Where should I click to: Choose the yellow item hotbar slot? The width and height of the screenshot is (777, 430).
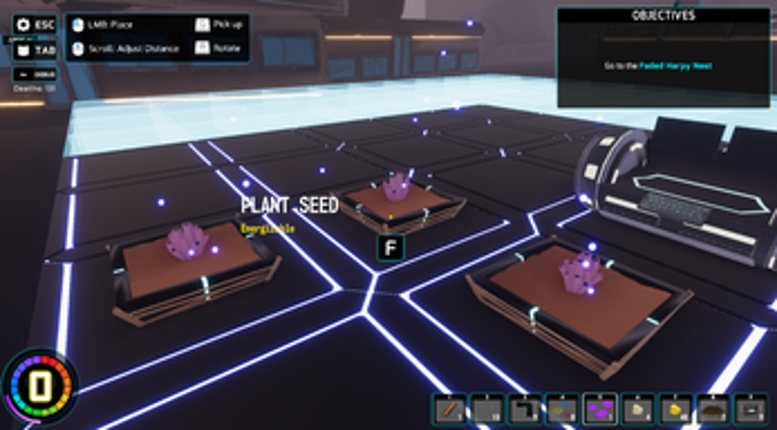675,408
